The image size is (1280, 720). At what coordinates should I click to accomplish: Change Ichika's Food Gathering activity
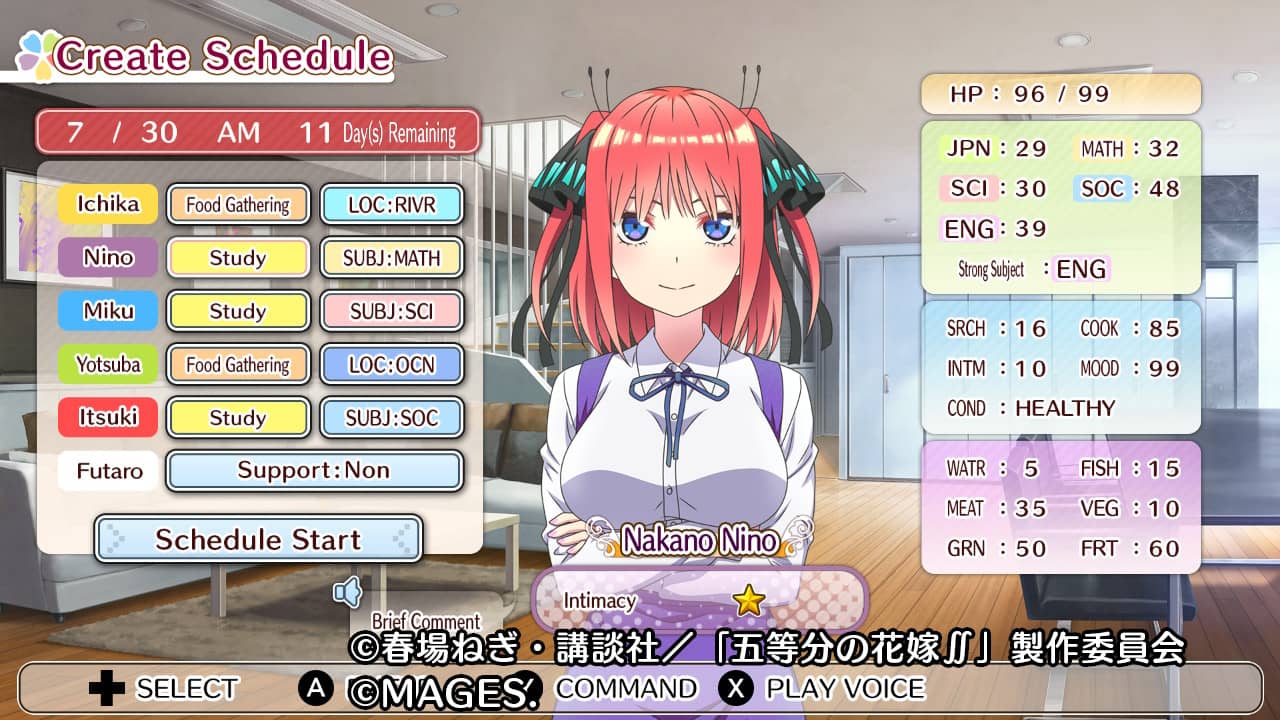(x=238, y=205)
